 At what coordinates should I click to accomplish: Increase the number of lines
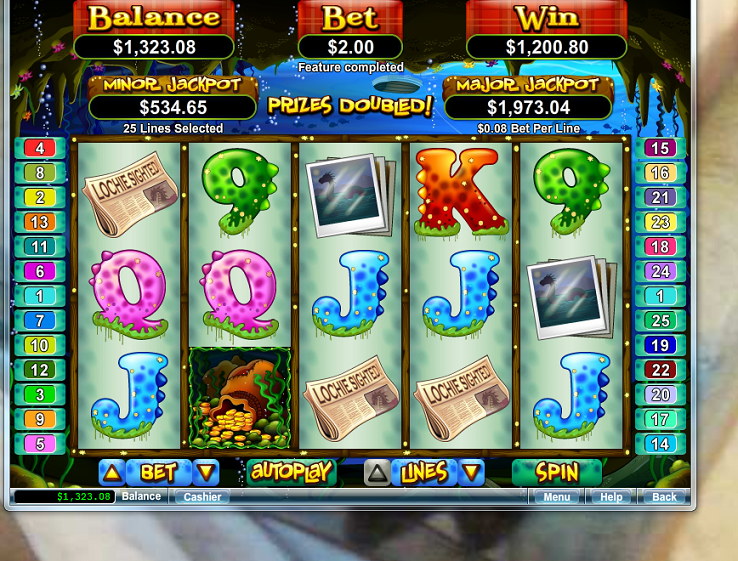point(378,472)
